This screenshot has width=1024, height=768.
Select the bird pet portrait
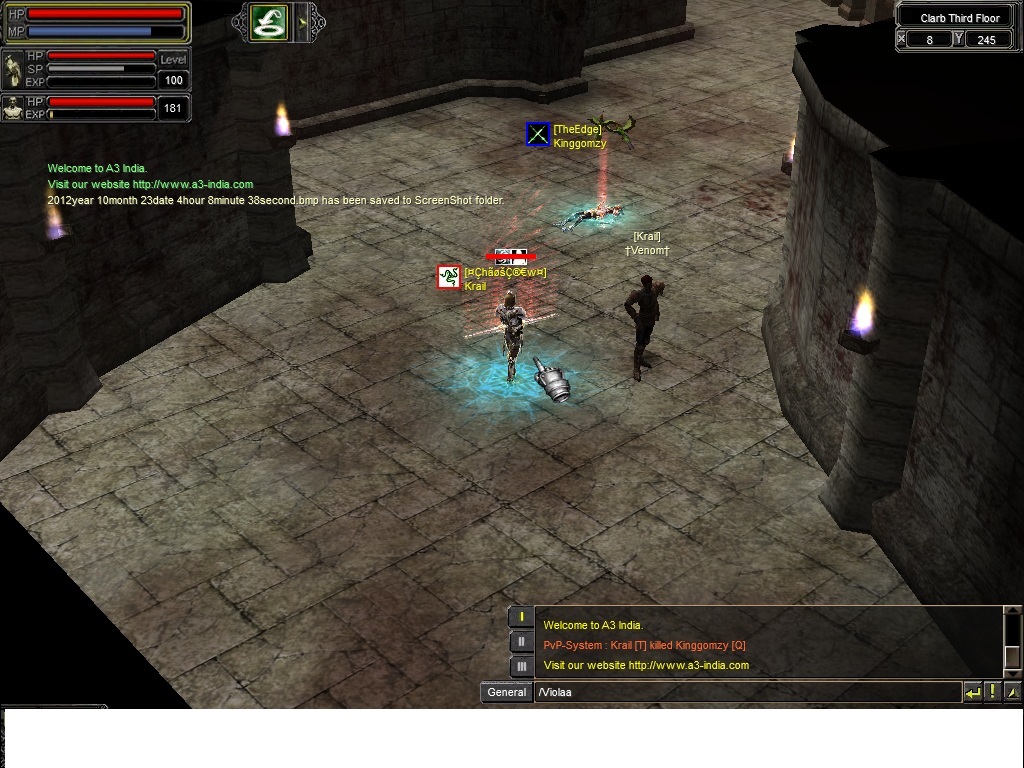click(x=13, y=69)
